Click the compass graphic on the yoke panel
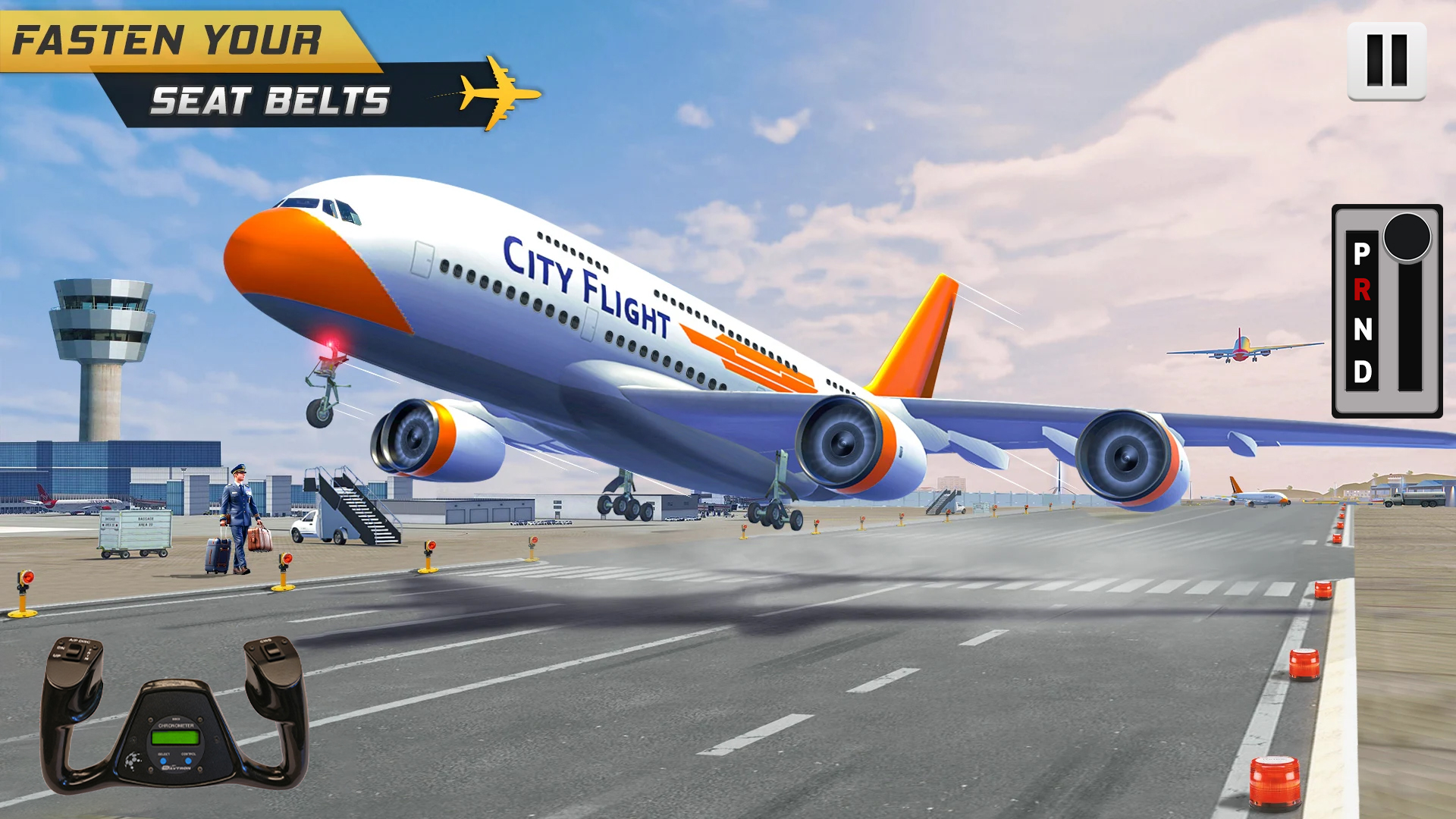This screenshot has width=1456, height=819. [x=133, y=760]
